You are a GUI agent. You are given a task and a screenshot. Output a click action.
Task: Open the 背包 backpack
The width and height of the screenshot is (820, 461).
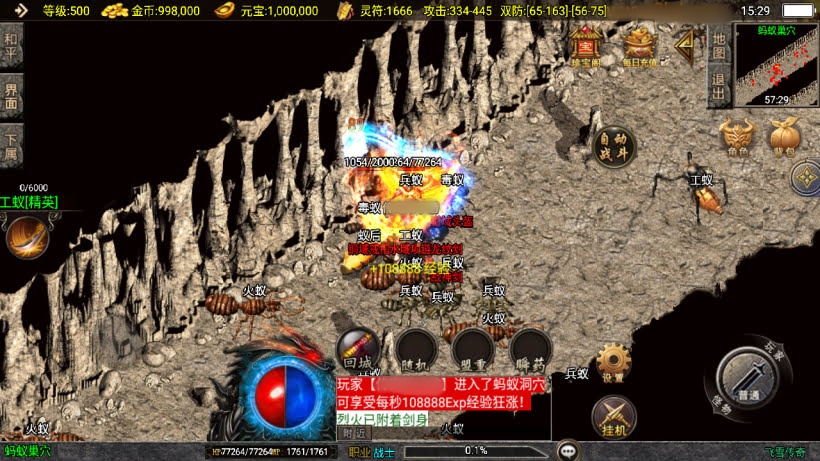click(x=782, y=137)
